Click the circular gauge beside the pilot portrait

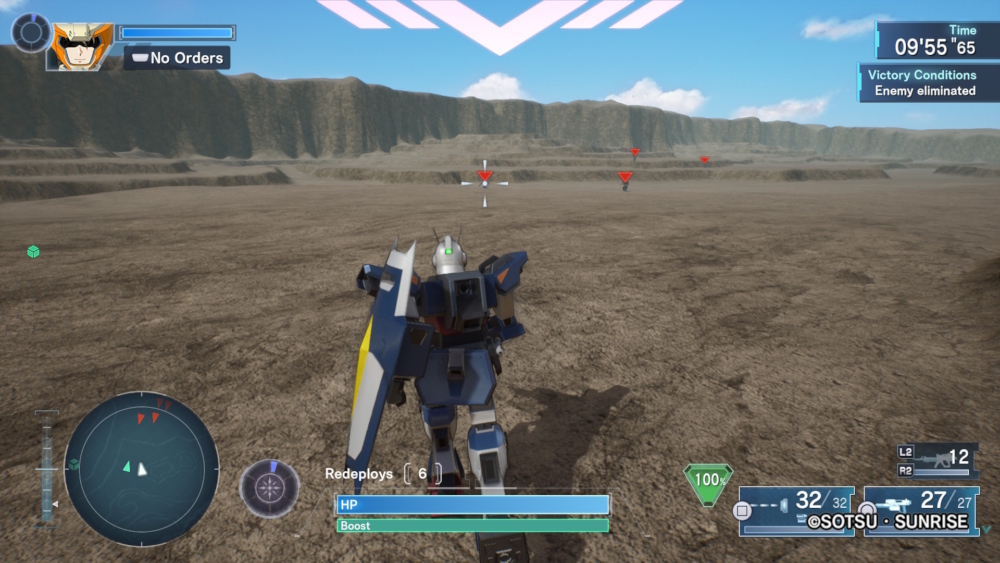[x=31, y=32]
